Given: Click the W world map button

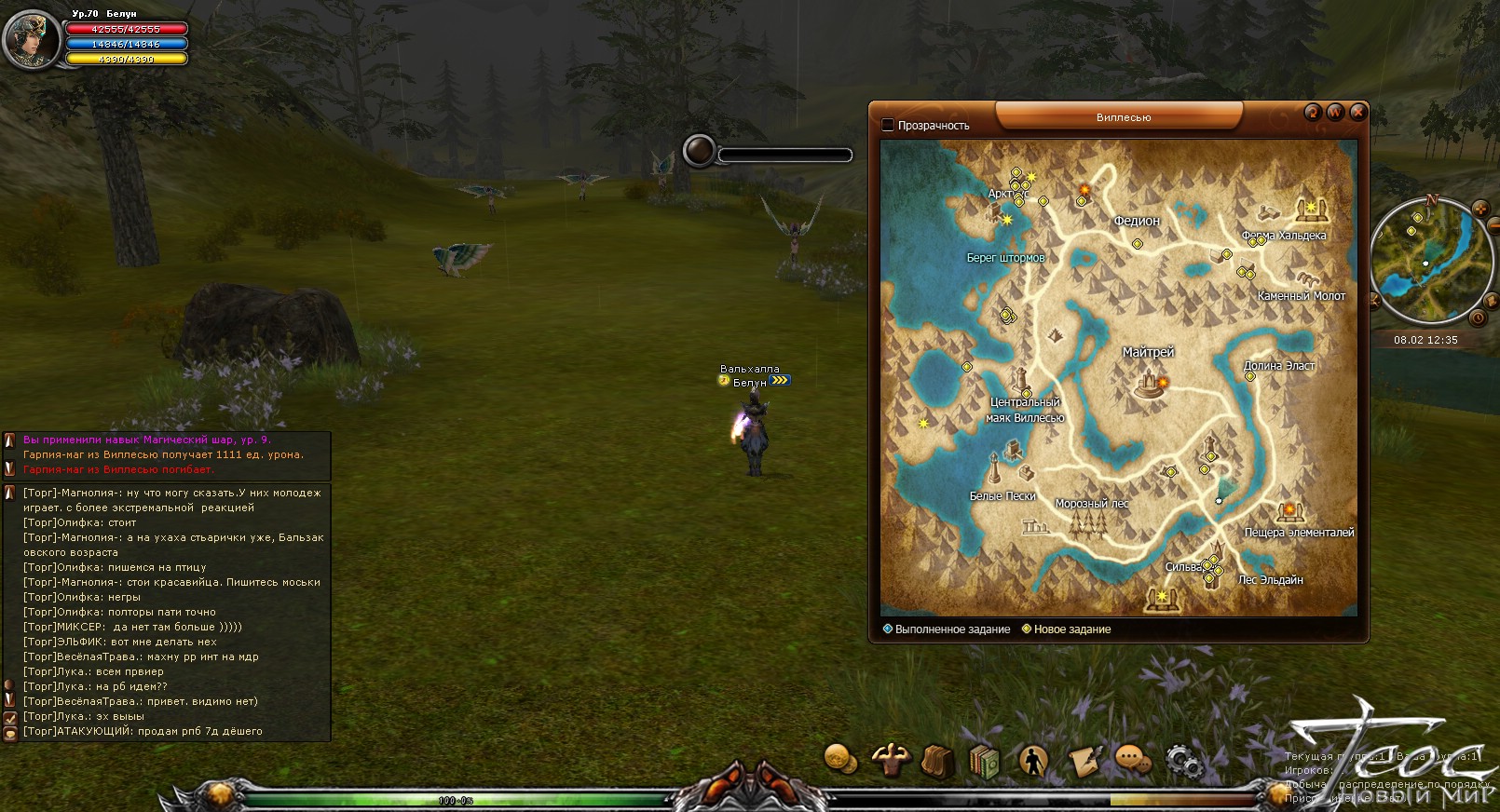Looking at the screenshot, I should click(1335, 113).
